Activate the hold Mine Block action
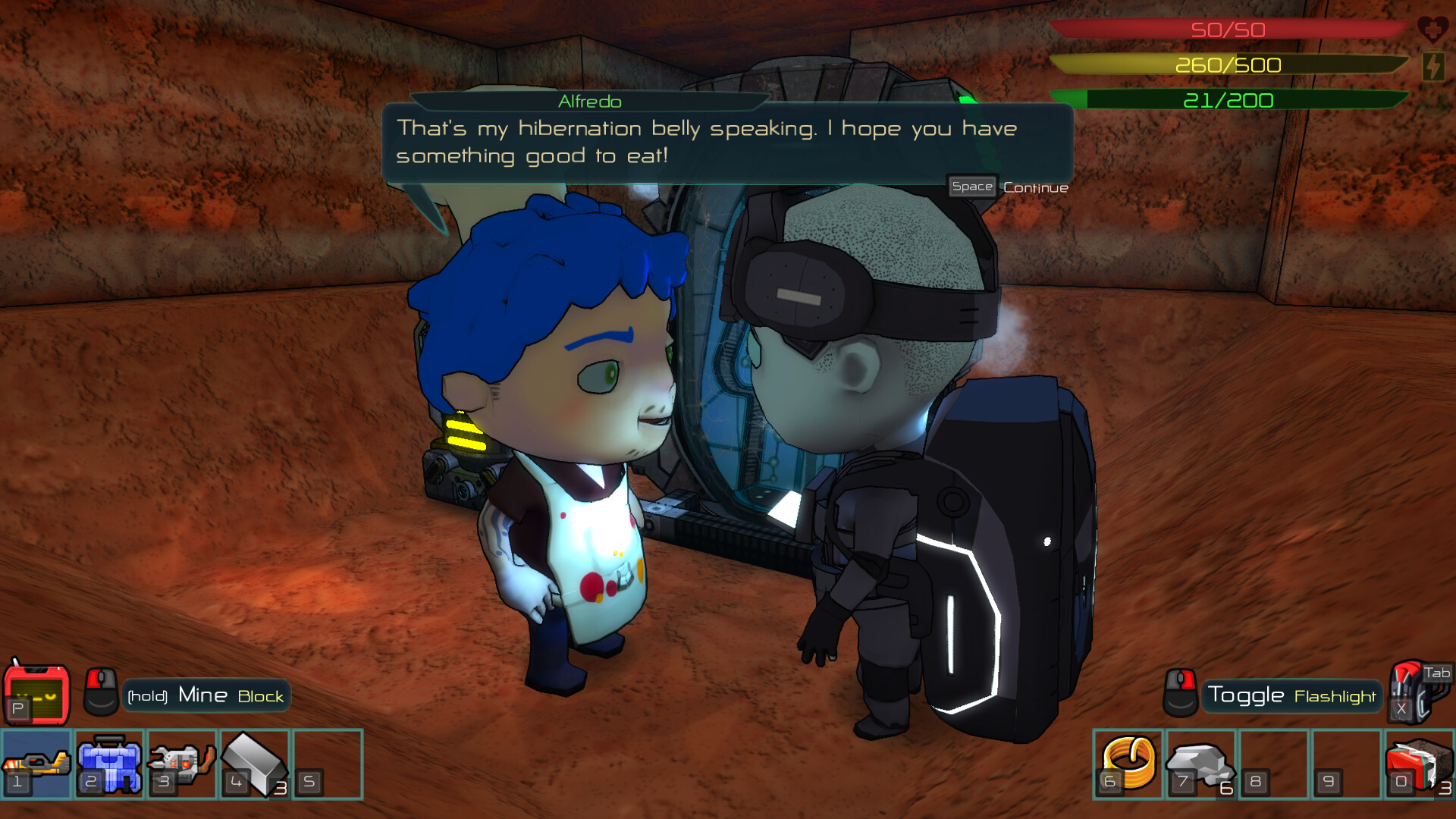The height and width of the screenshot is (819, 1456). coord(205,695)
